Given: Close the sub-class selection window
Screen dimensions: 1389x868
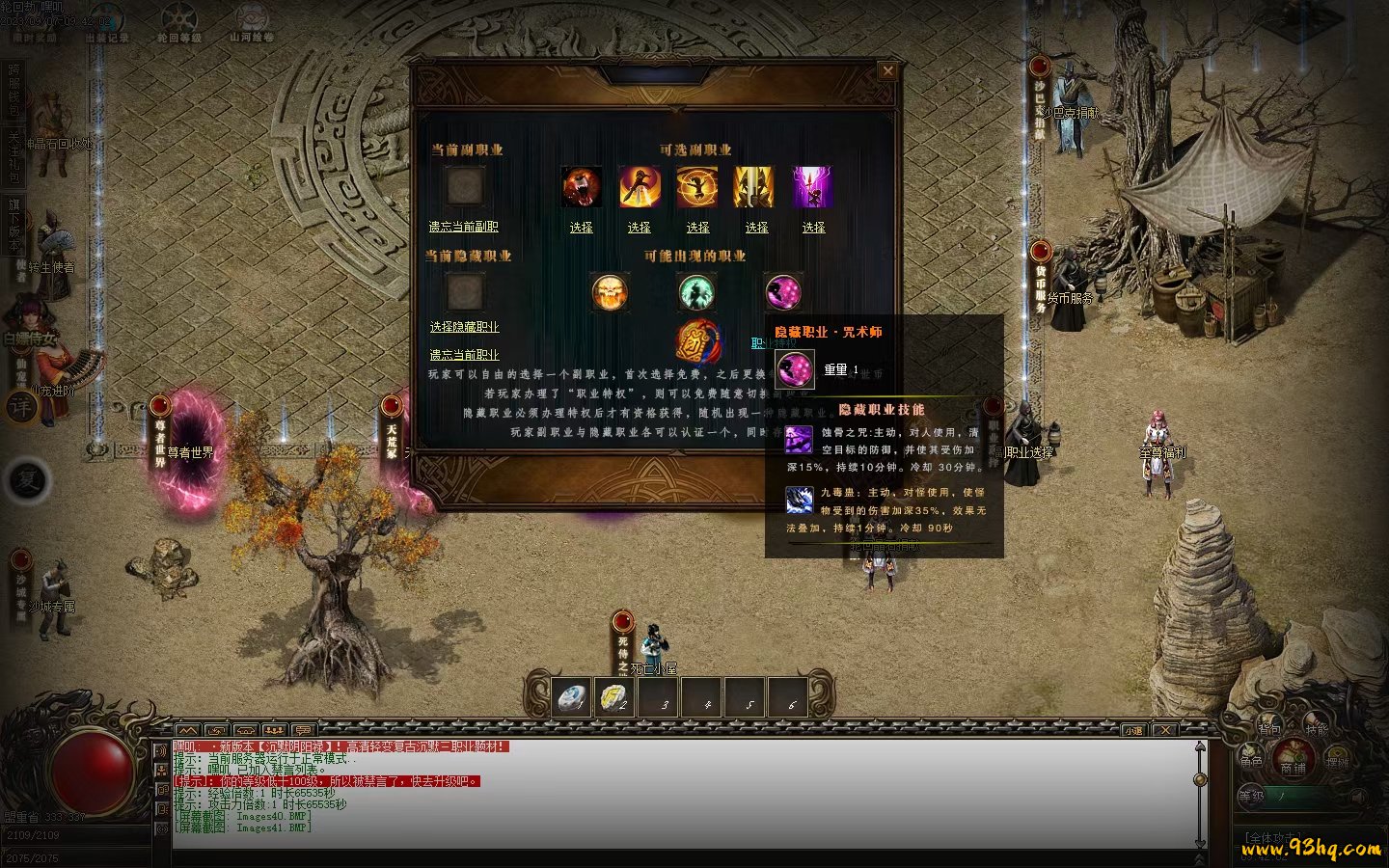Looking at the screenshot, I should 887,70.
